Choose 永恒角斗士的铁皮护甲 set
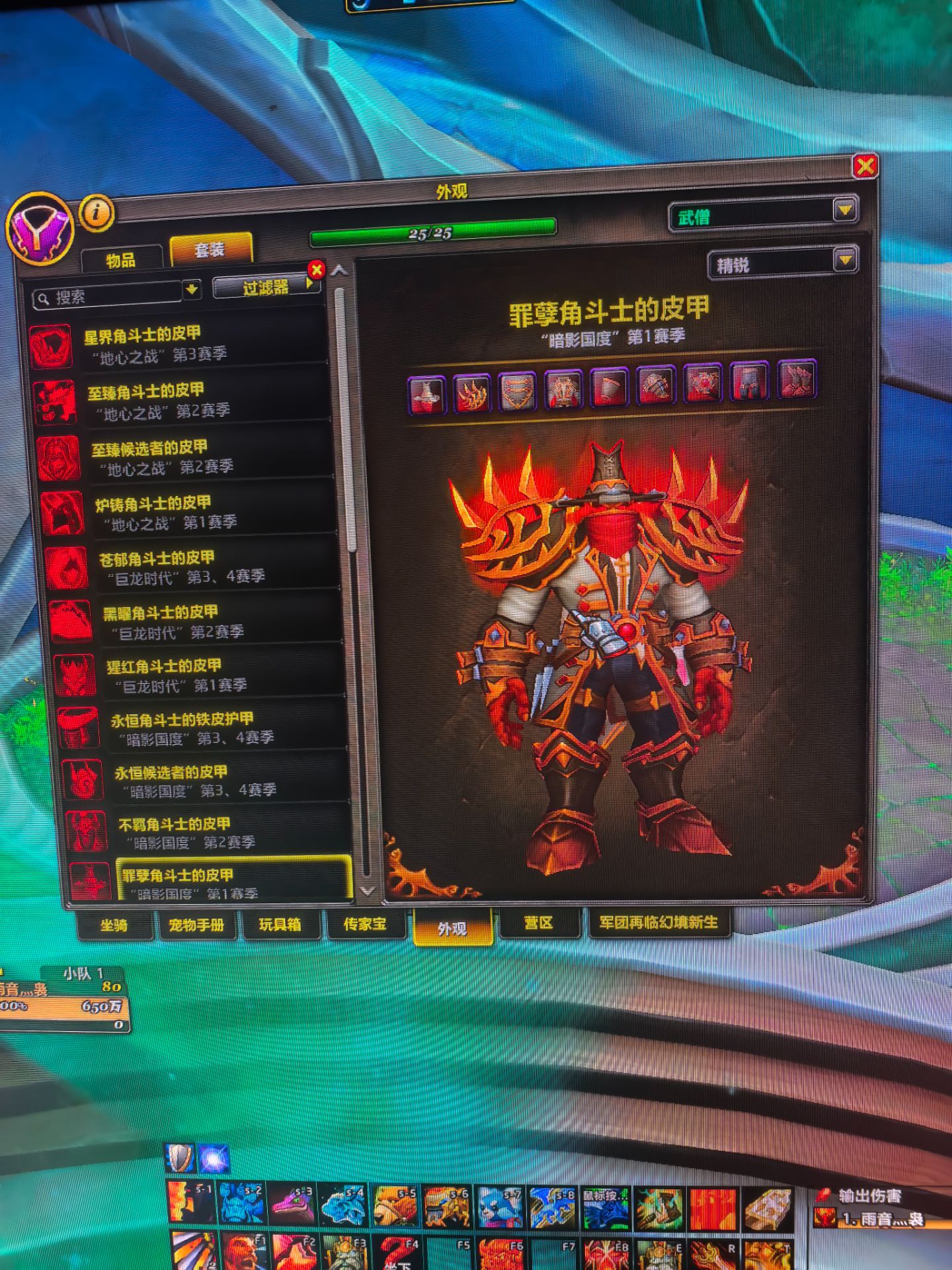 tap(202, 728)
